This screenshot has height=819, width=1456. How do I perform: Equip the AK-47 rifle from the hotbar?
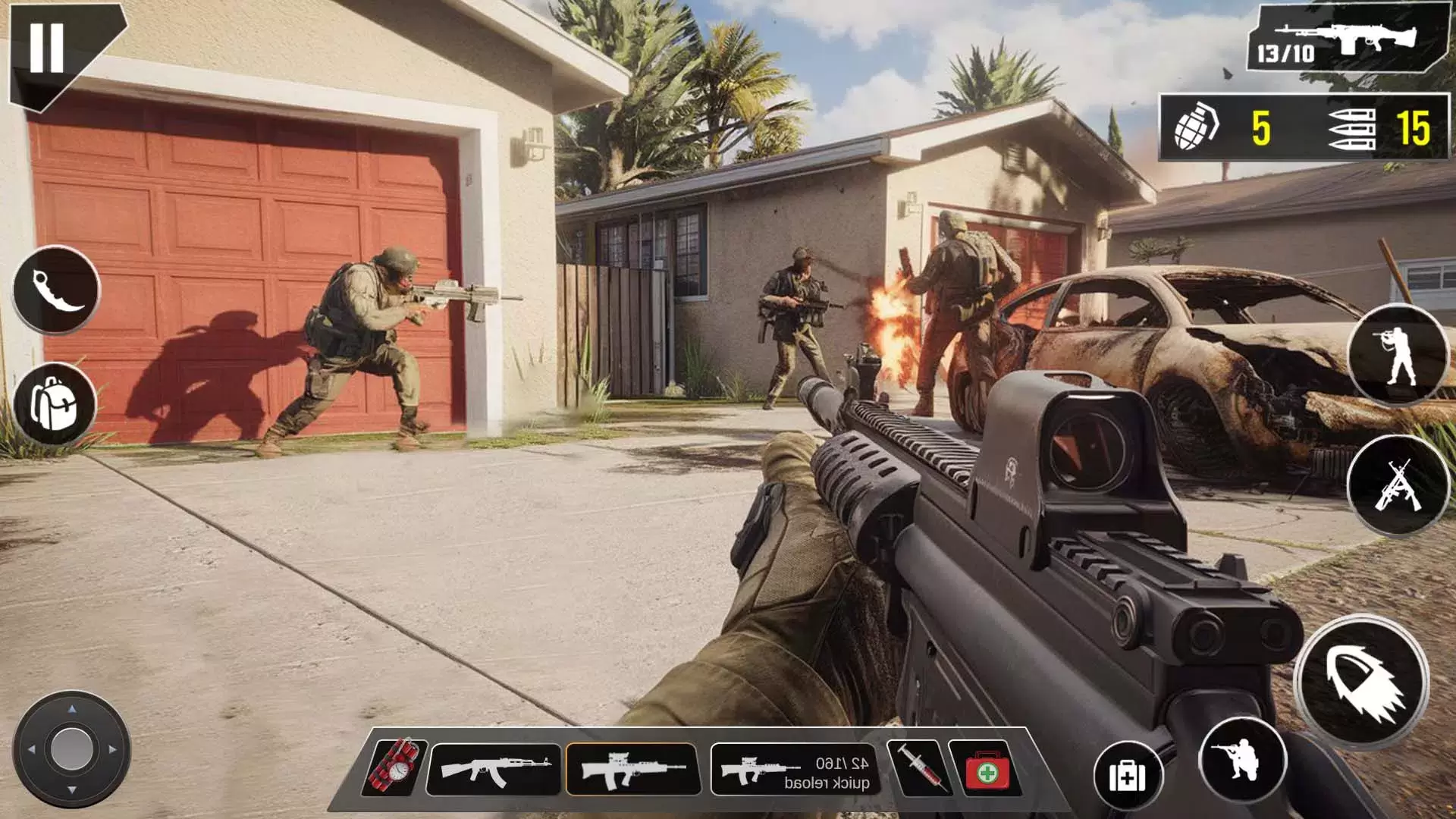tap(494, 769)
